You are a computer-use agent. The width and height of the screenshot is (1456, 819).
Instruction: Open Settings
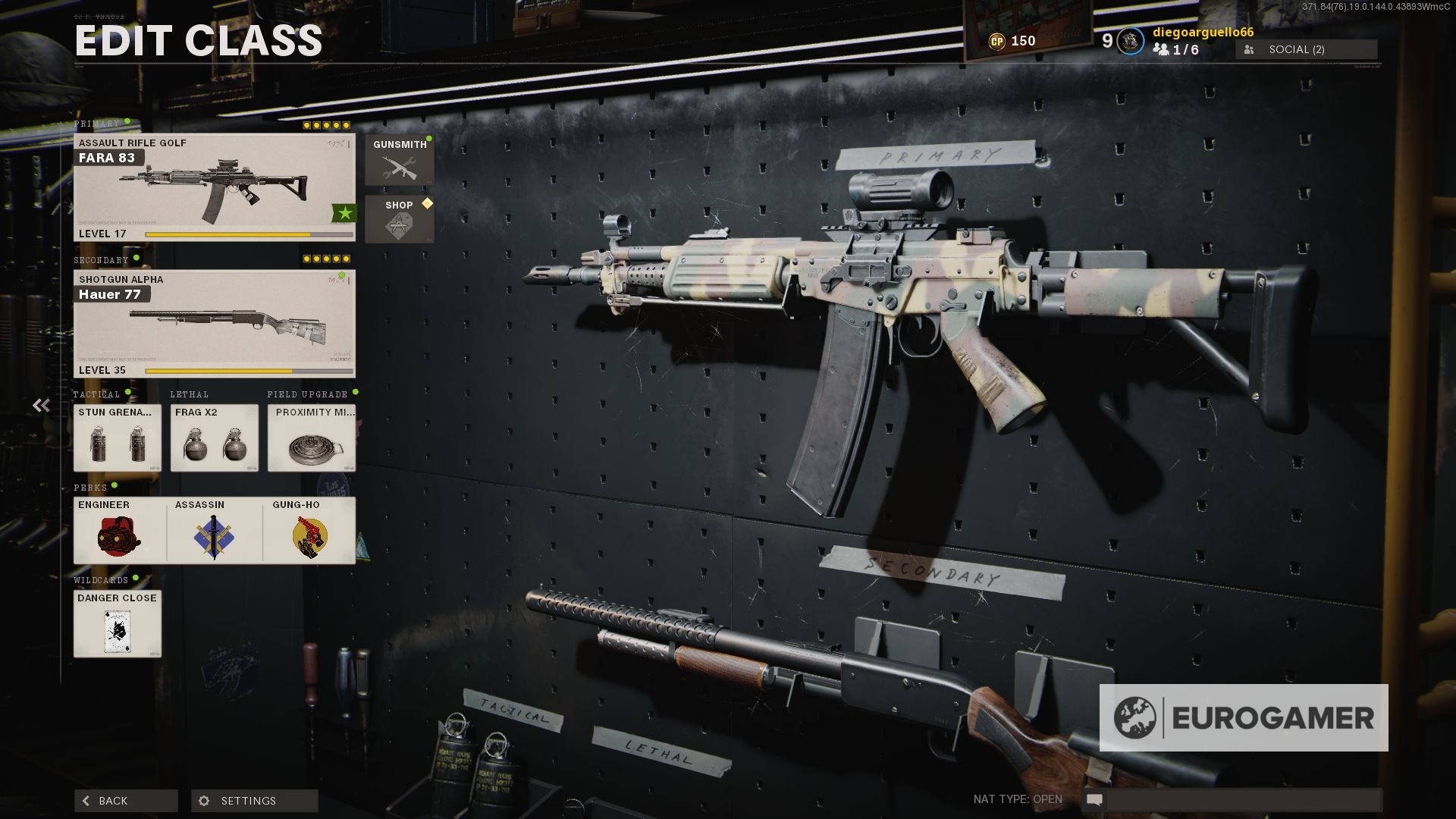pos(254,800)
